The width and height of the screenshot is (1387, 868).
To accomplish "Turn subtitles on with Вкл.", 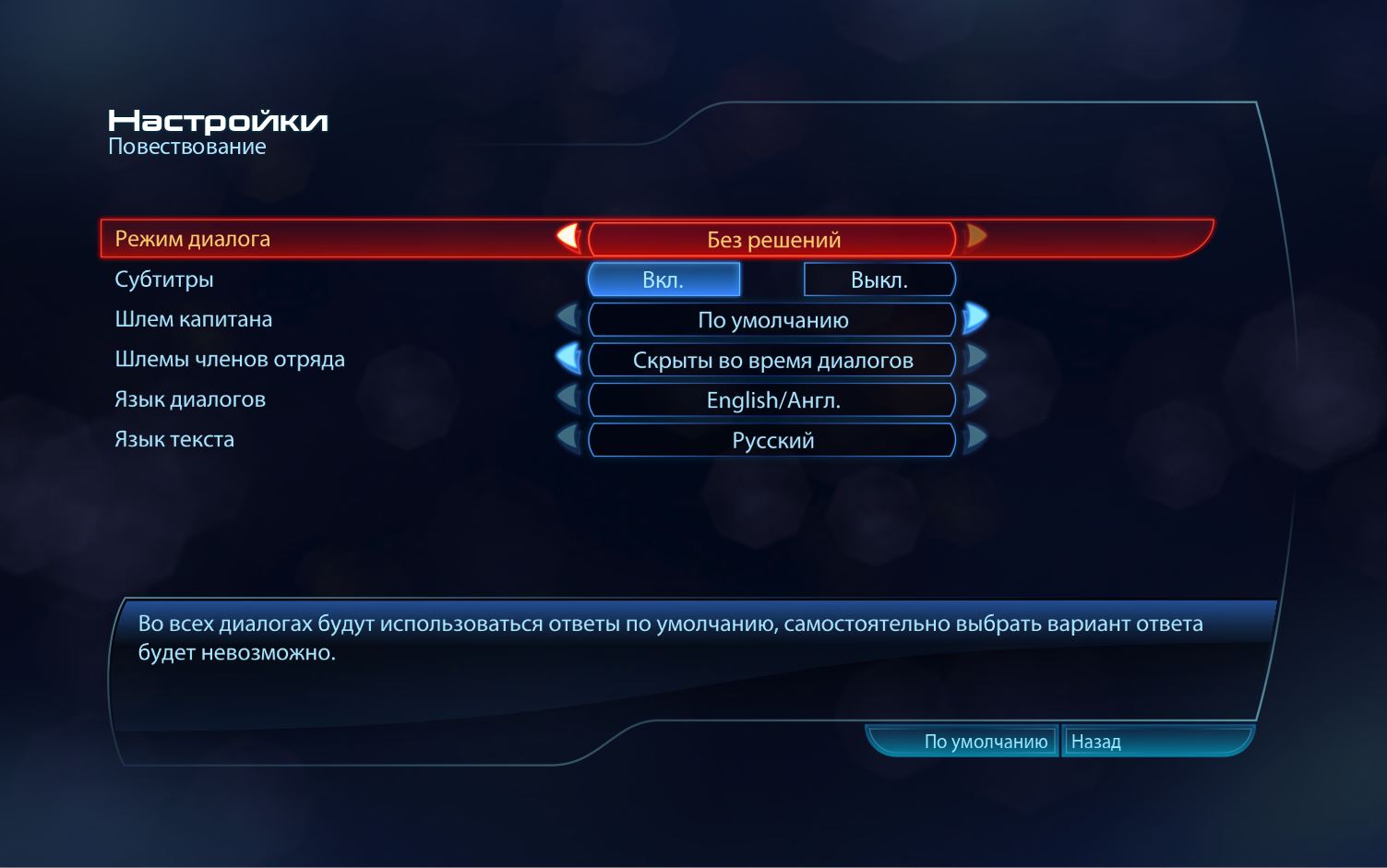I will (x=664, y=279).
